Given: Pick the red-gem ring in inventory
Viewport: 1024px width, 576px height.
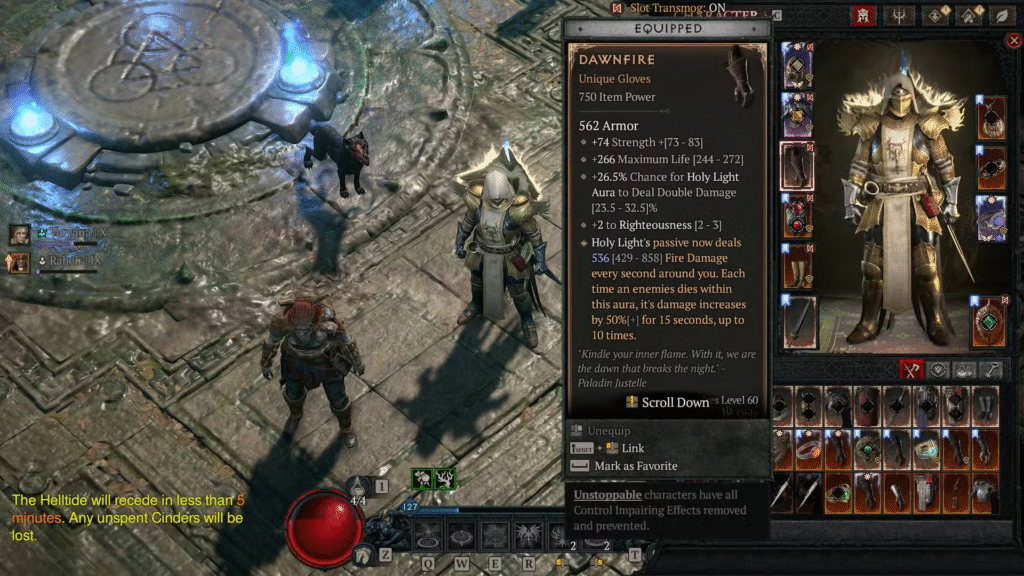Looking at the screenshot, I should [x=809, y=449].
